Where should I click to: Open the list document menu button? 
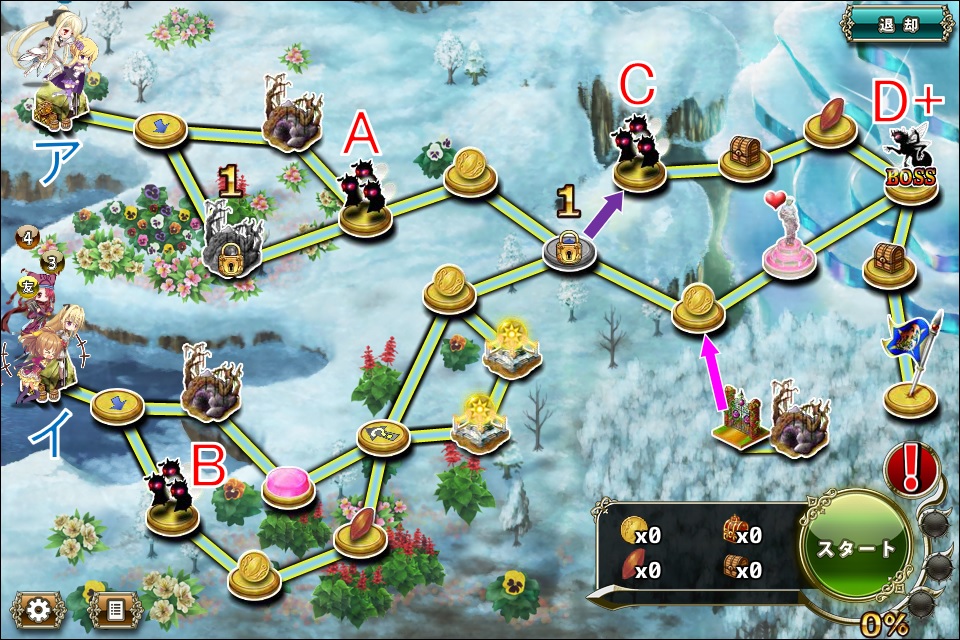(x=115, y=608)
